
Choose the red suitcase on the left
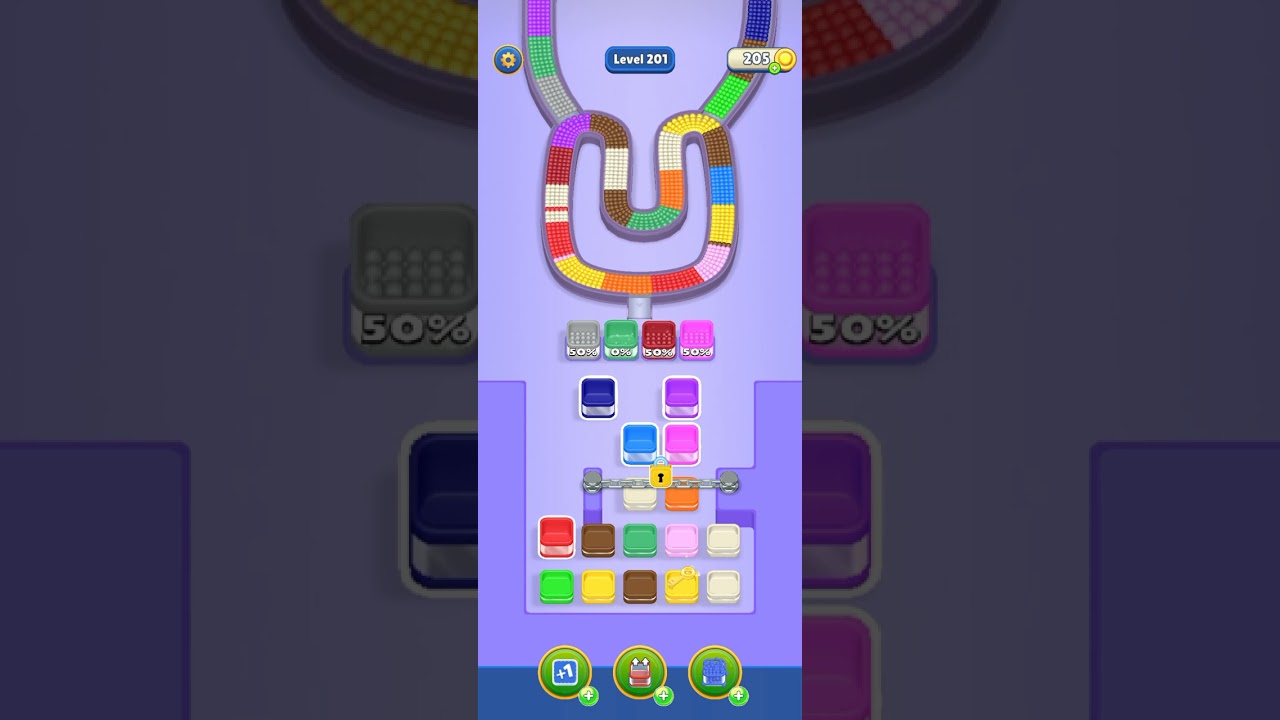(x=556, y=538)
